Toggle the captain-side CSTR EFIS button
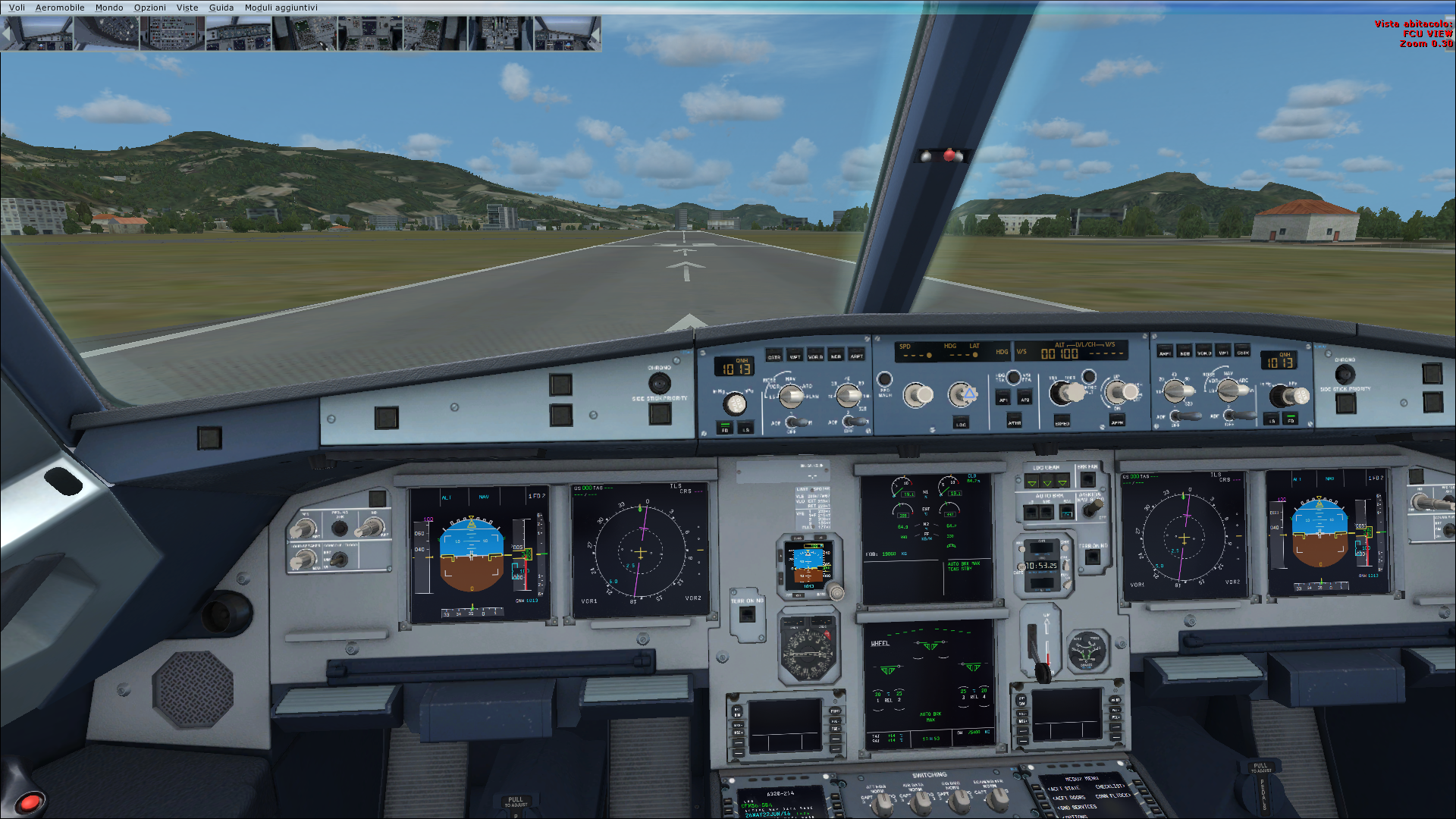The image size is (1456, 819). pos(774,356)
